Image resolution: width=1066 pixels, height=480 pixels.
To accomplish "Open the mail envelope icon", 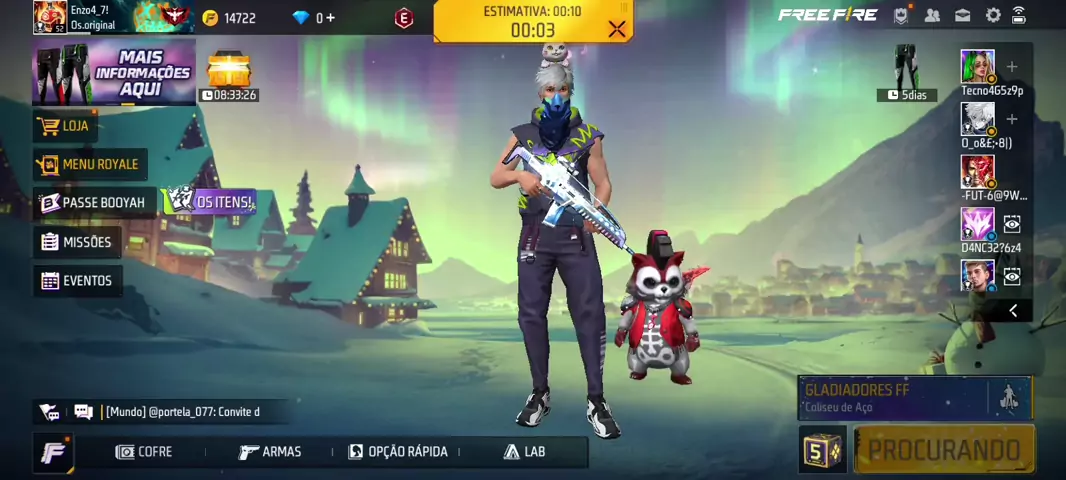I will (962, 15).
